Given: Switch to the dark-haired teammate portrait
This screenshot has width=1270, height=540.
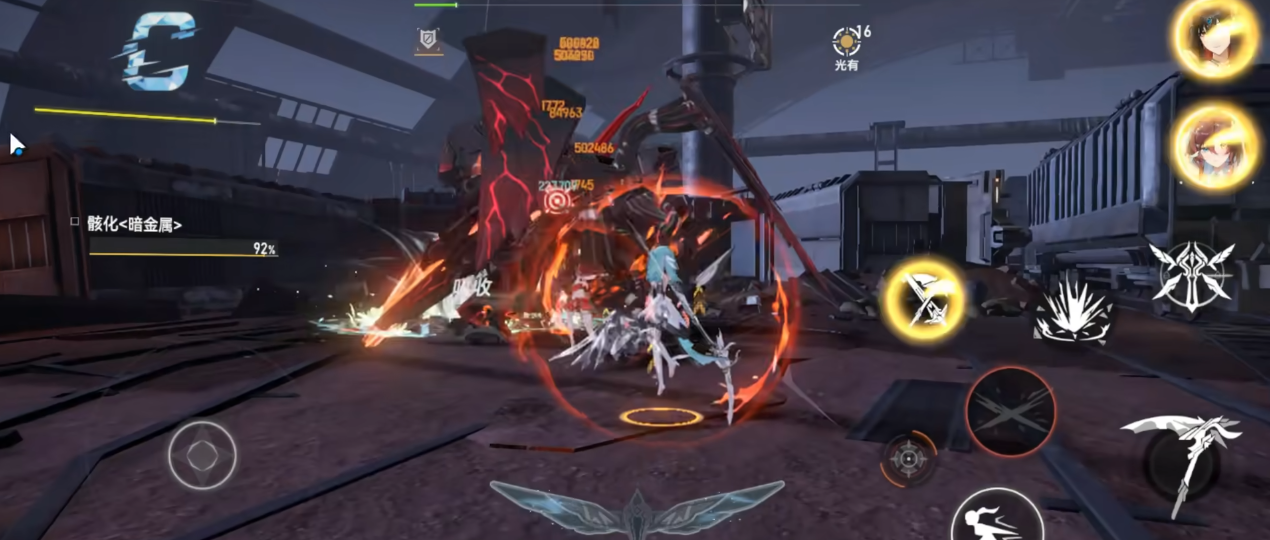Looking at the screenshot, I should pos(1214,39).
